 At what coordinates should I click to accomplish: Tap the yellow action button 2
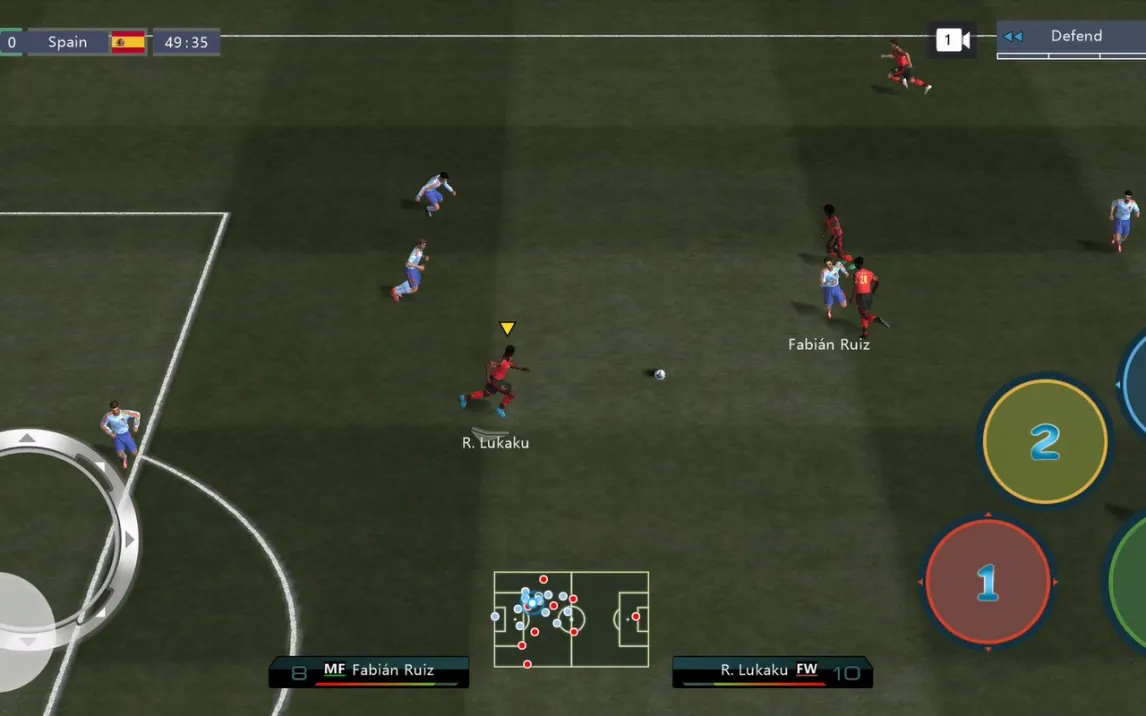pyautogui.click(x=1044, y=441)
